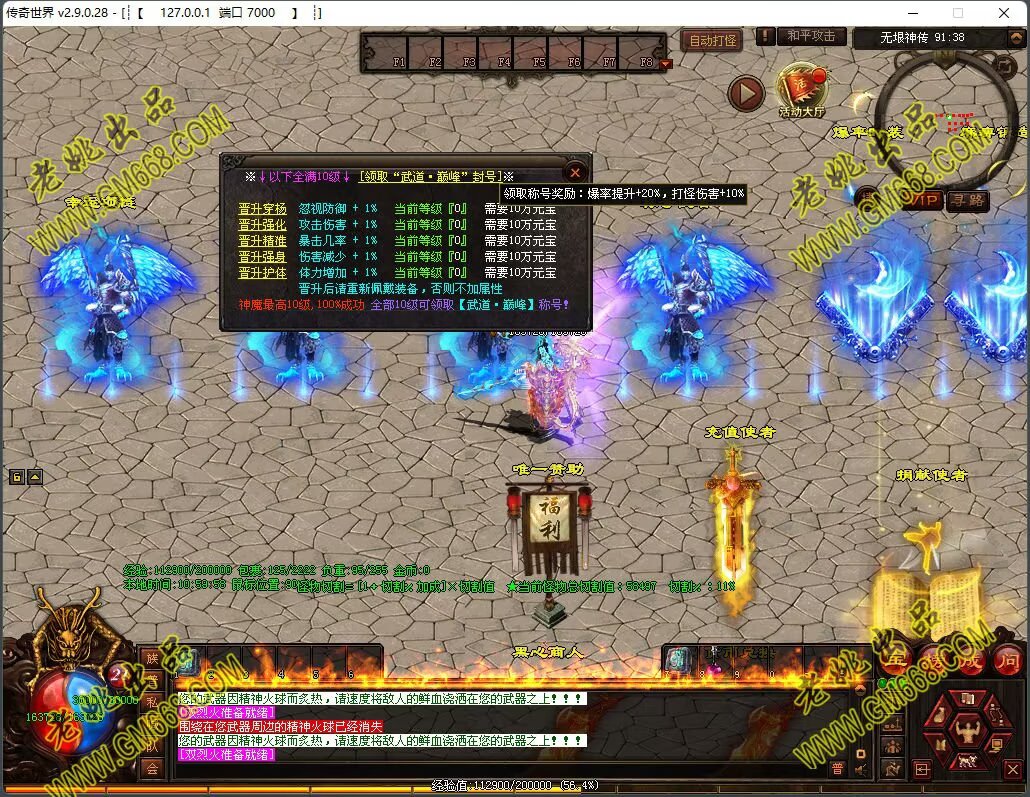Image resolution: width=1030 pixels, height=797 pixels.
Task: Open the 问 round red button
Action: (1007, 659)
